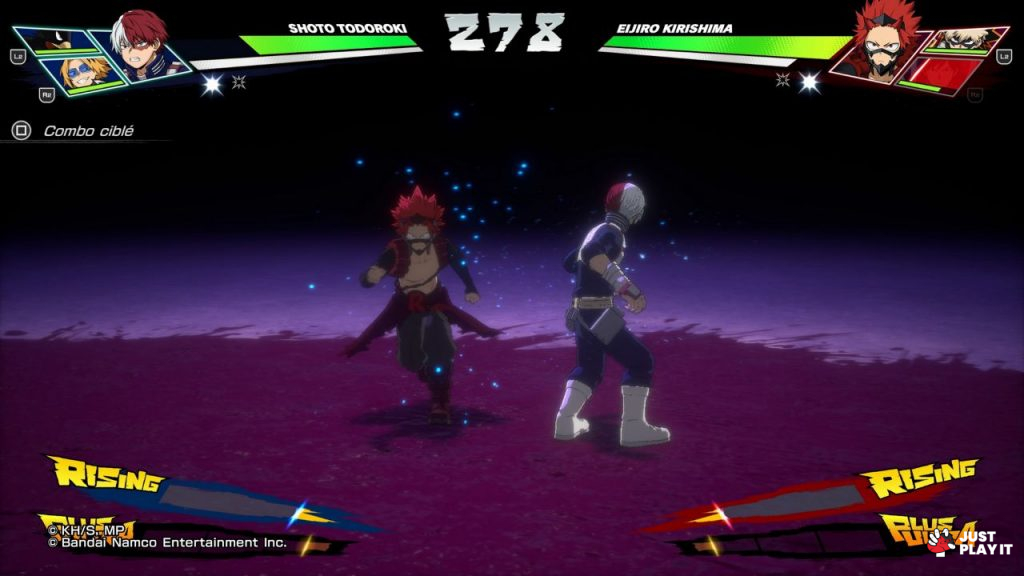Choose the Bakugo sidekick portrait
This screenshot has height=576, width=1024.
[x=961, y=40]
